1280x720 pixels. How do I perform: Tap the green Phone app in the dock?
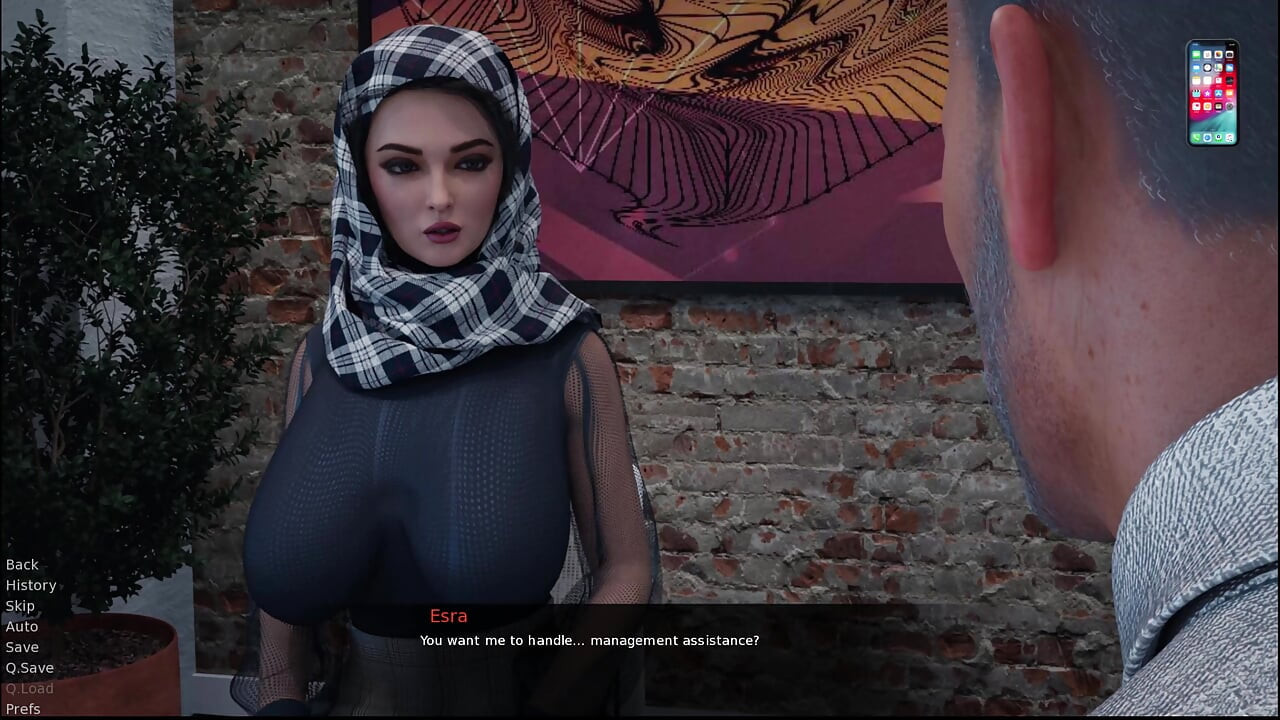tap(1195, 137)
